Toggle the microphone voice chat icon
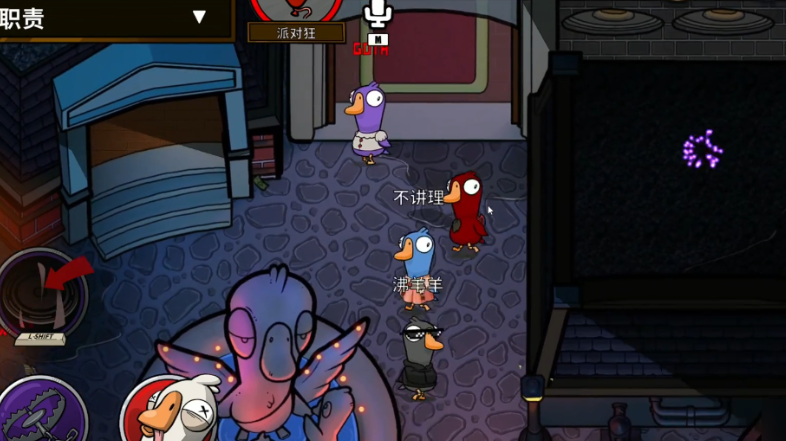The width and height of the screenshot is (786, 441). (x=375, y=15)
